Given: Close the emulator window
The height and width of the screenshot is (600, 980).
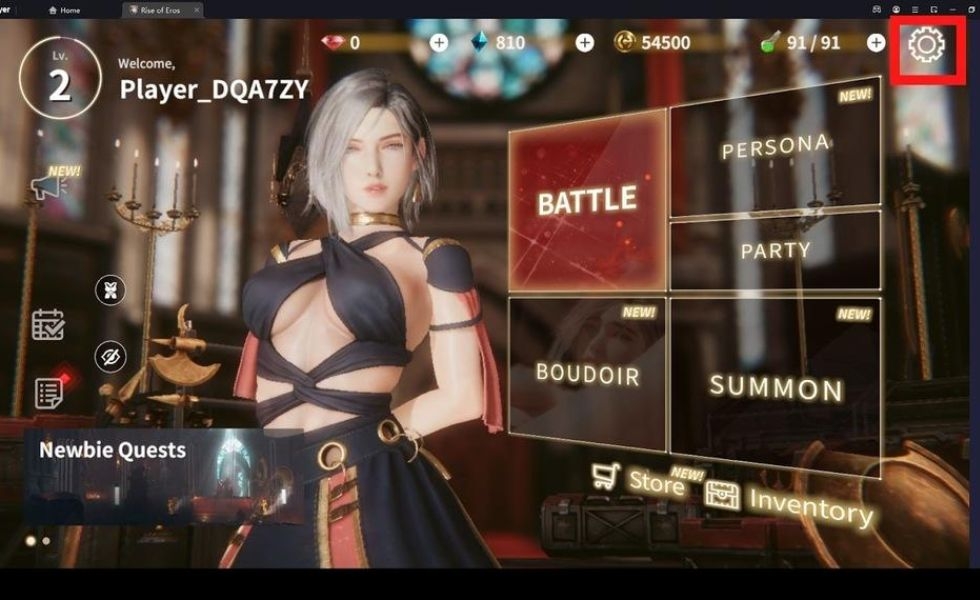Looking at the screenshot, I should point(969,9).
